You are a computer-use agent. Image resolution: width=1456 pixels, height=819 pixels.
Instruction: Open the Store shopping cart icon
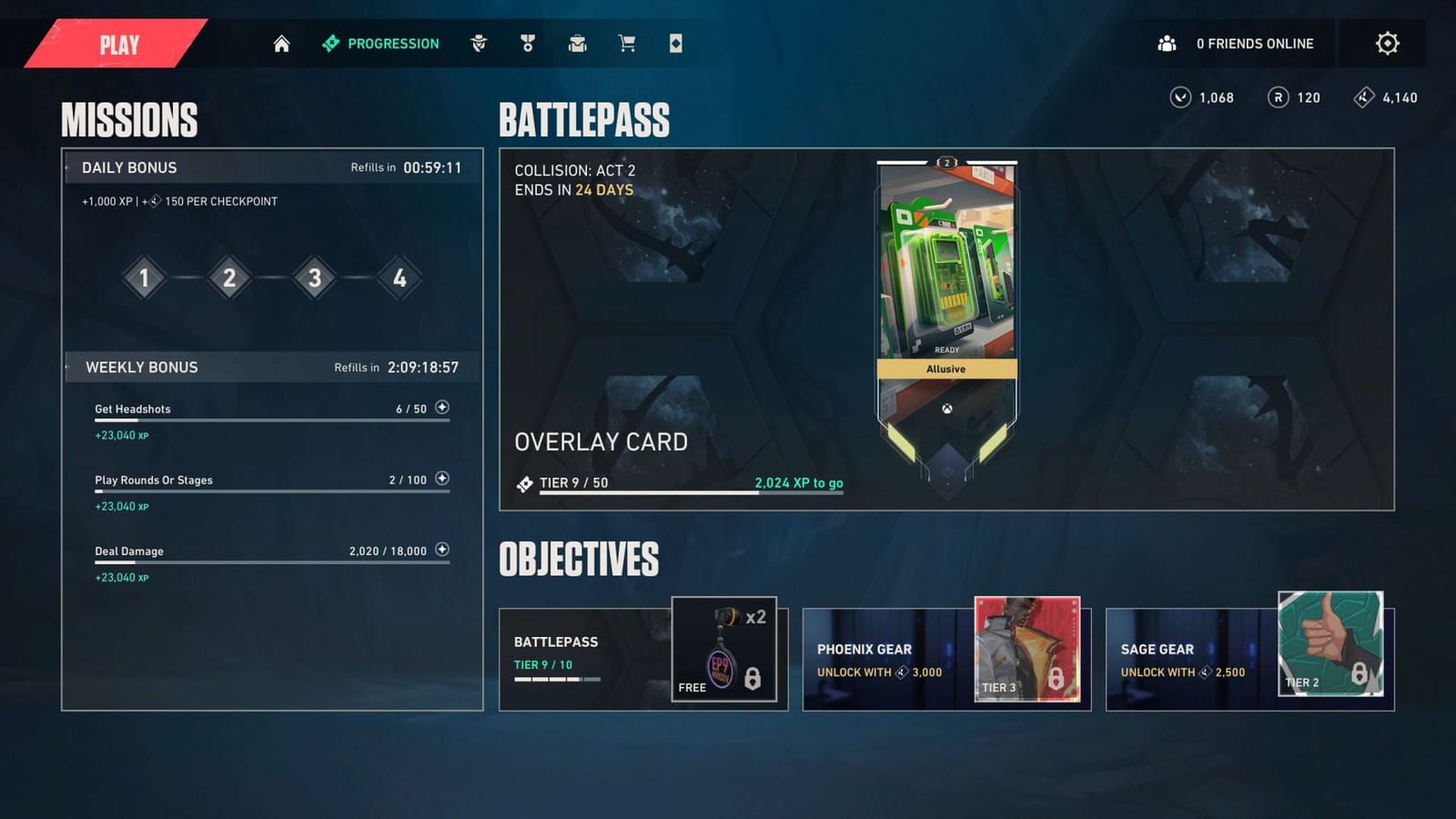point(626,43)
